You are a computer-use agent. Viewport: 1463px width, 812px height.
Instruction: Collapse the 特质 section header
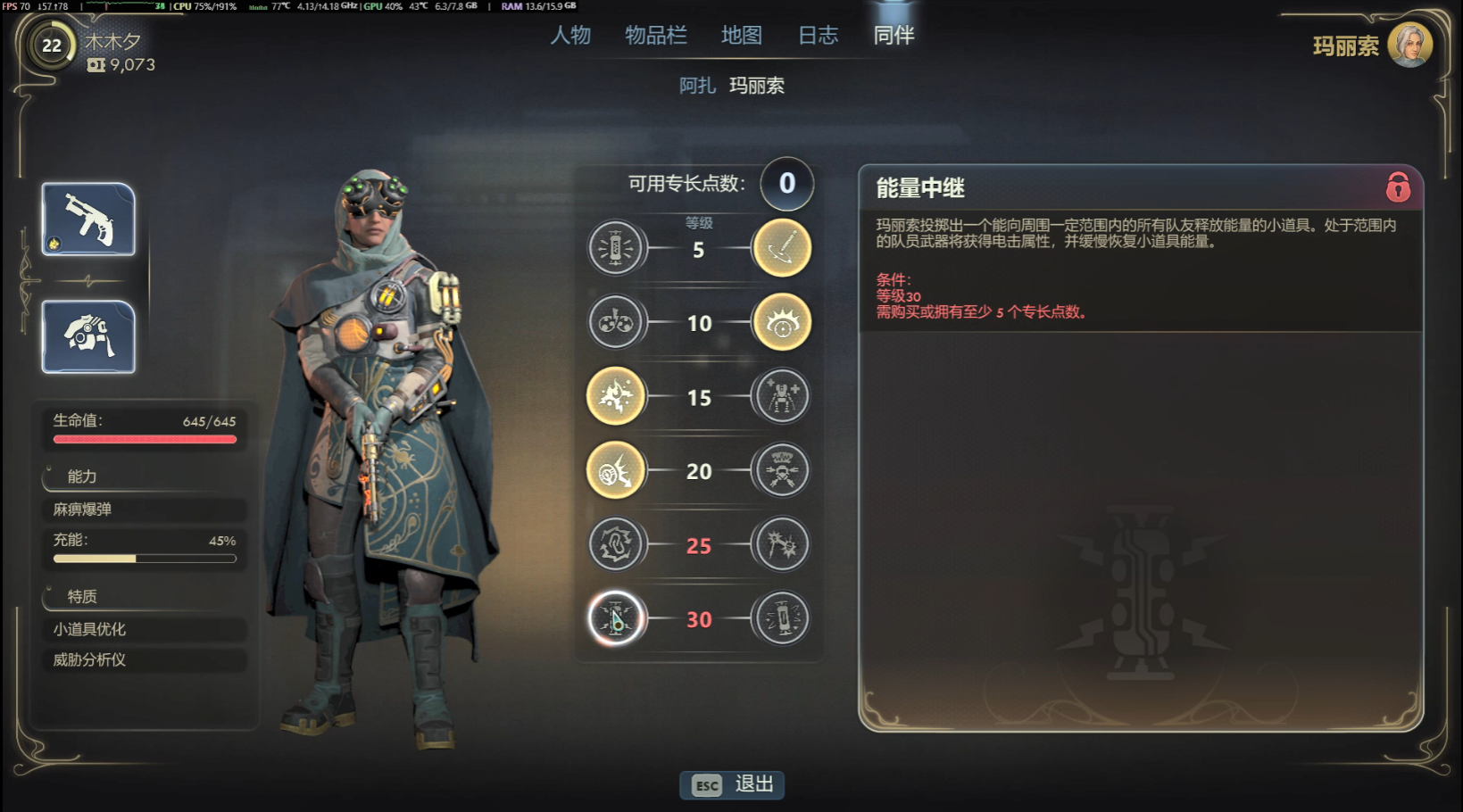pyautogui.click(x=84, y=596)
